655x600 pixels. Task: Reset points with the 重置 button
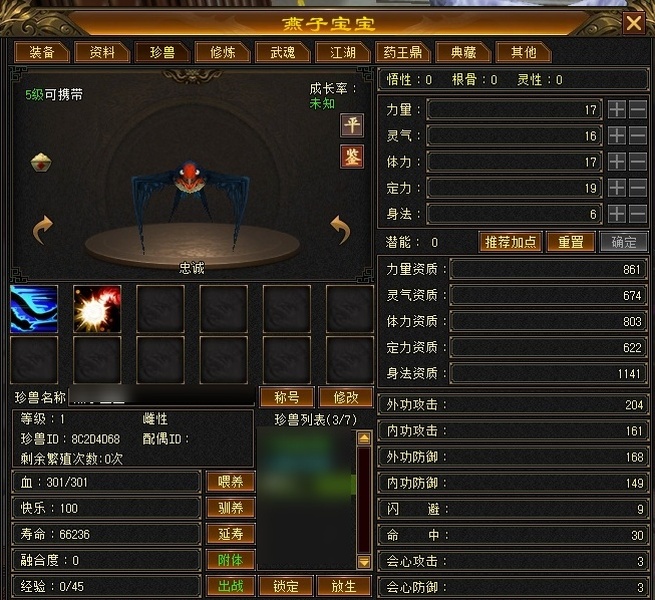tap(570, 242)
